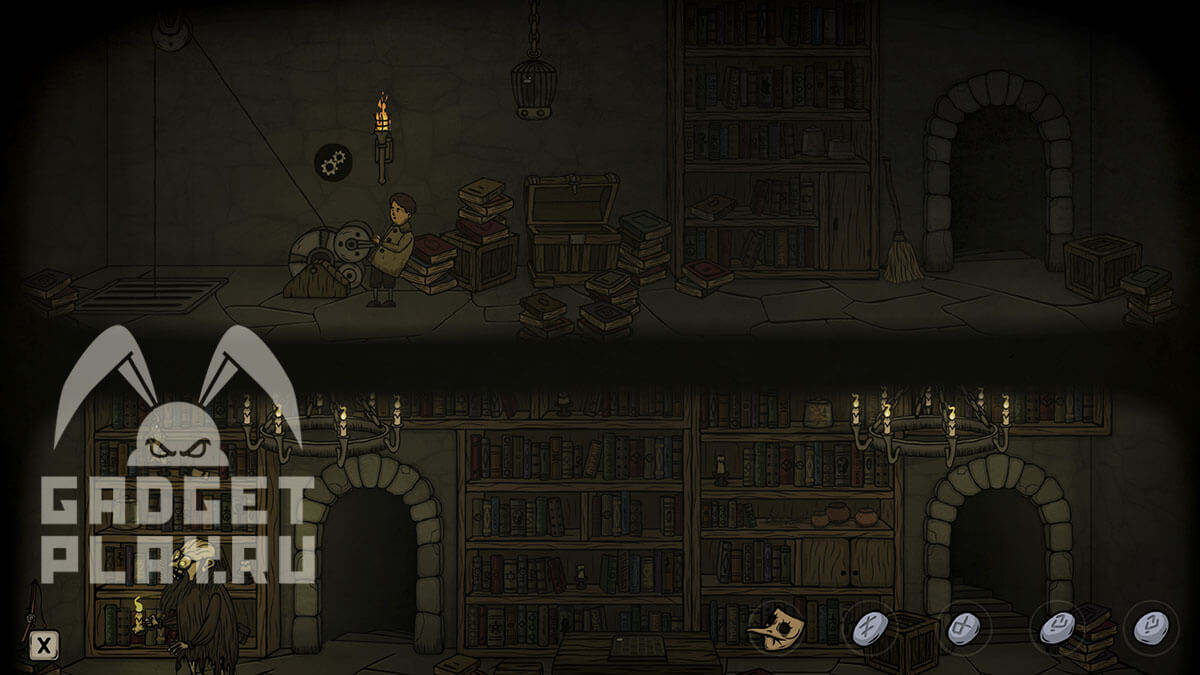Pick the rune stone with crossed lines
Screen dimensions: 1200x675
866,629
